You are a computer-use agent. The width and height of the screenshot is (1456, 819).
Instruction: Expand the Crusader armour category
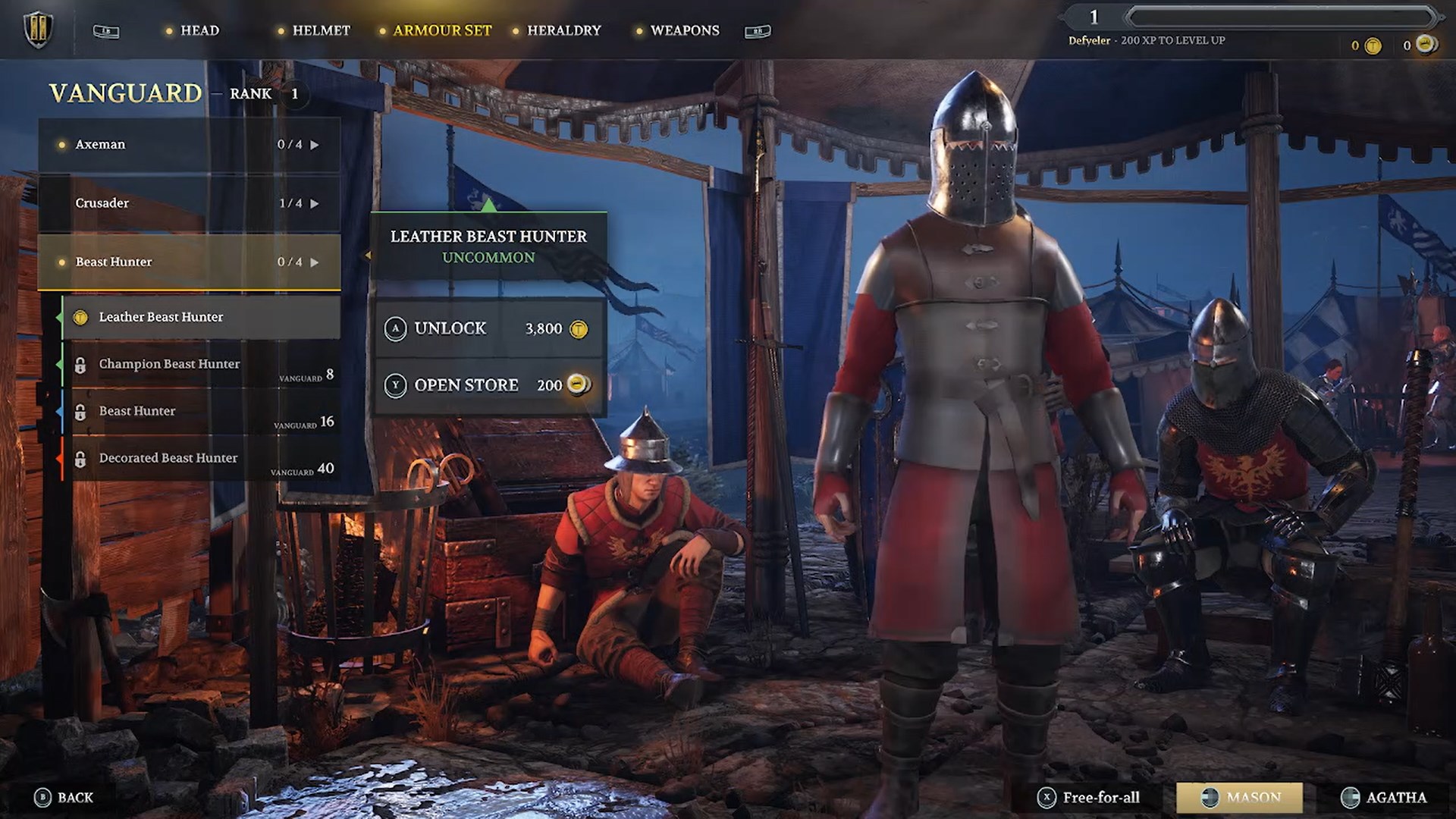(x=190, y=203)
